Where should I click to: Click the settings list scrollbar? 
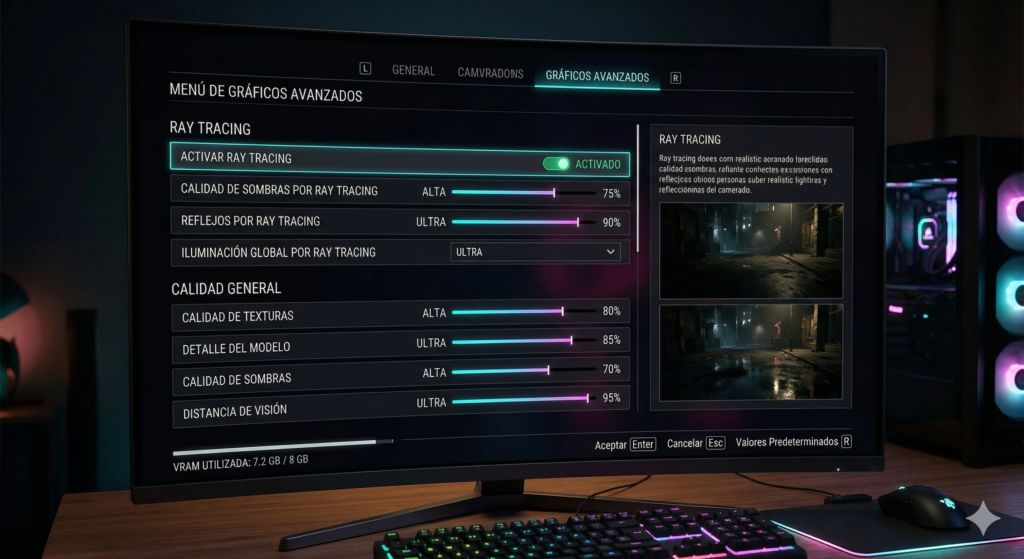(637, 189)
